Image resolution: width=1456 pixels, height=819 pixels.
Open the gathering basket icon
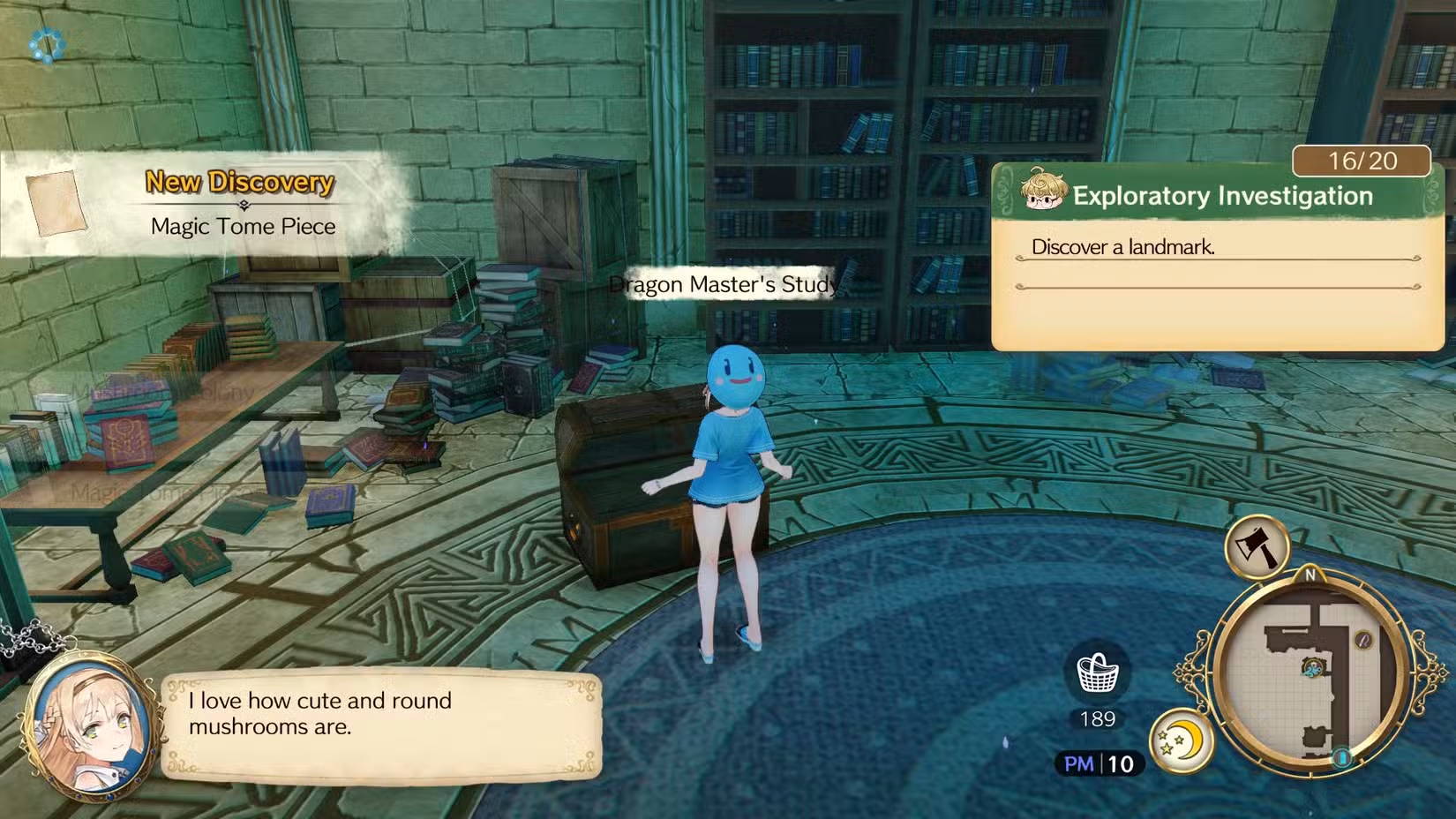1098,673
